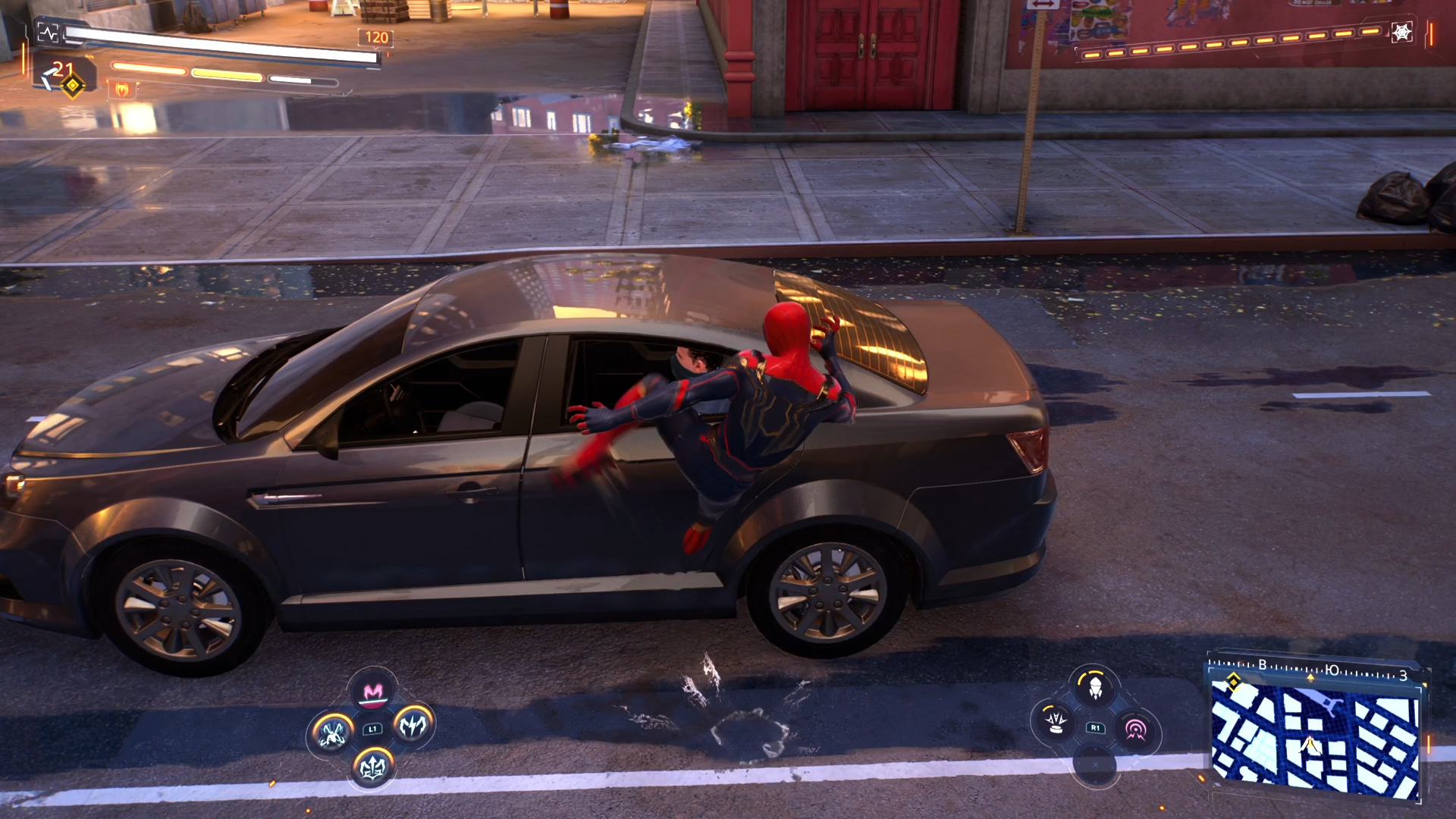Choose the rocket-shaped gadget icon

[1095, 687]
